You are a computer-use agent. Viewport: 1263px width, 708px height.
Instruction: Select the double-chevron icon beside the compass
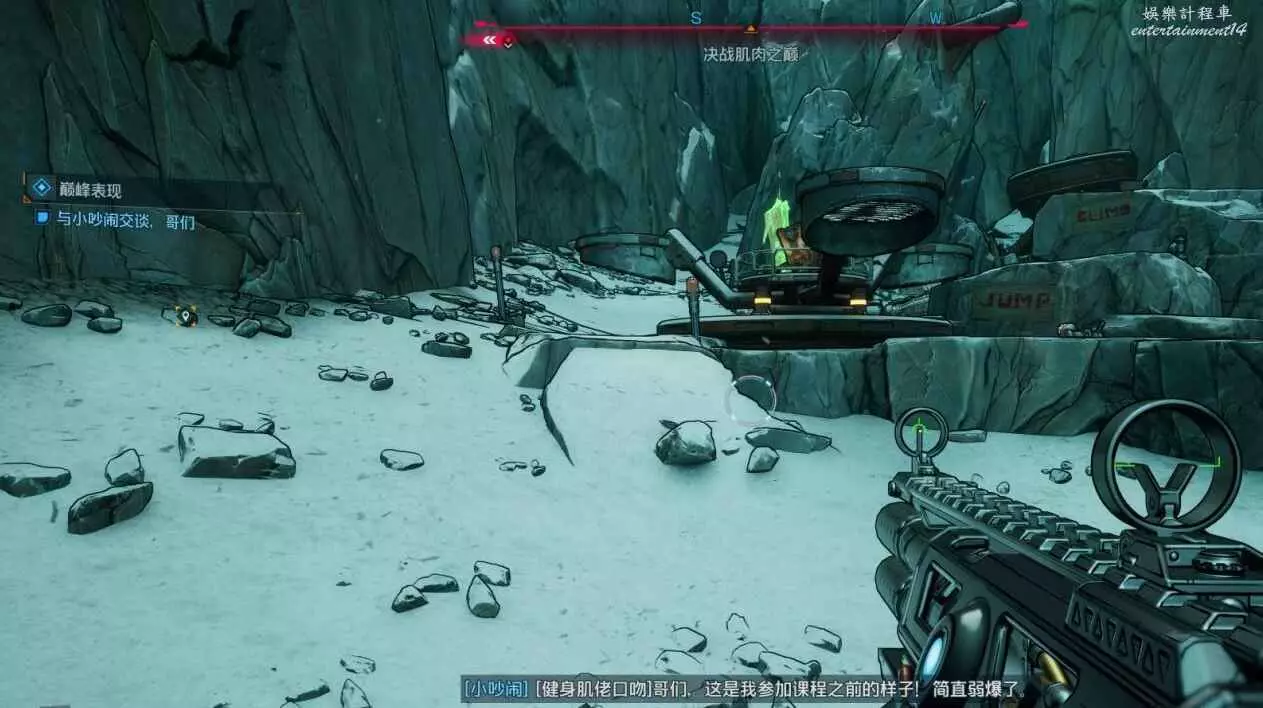point(490,40)
